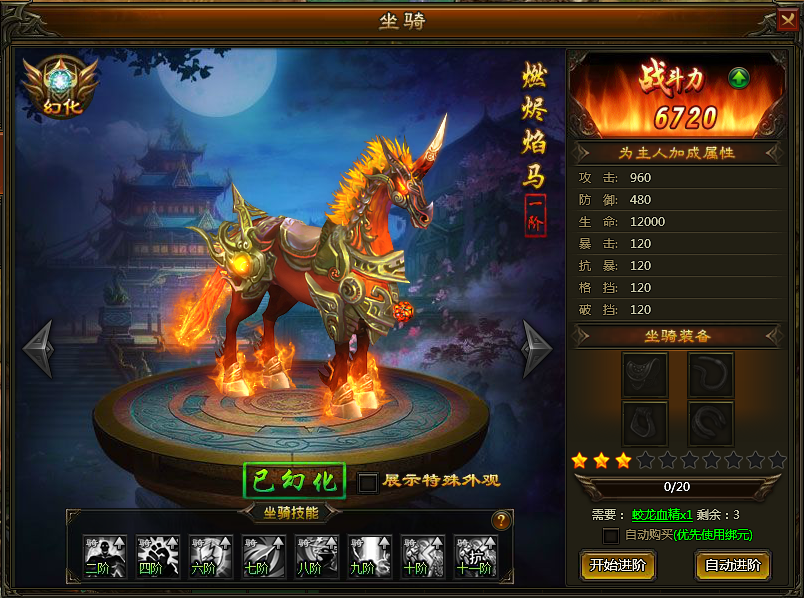Viewport: 804px width, 598px height.
Task: Open the mount skills help question mark
Action: (x=501, y=520)
